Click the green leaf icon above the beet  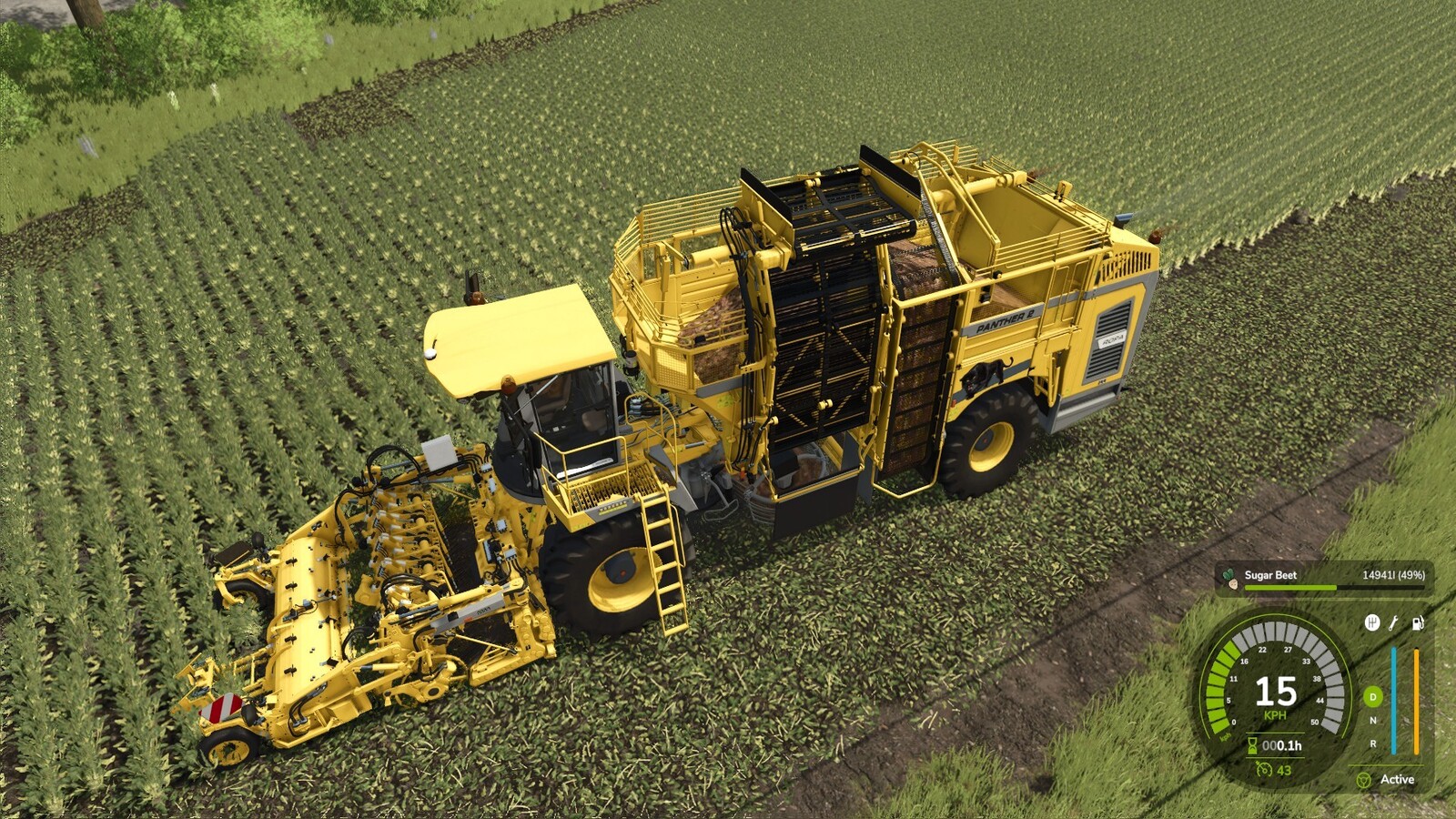[x=1229, y=572]
